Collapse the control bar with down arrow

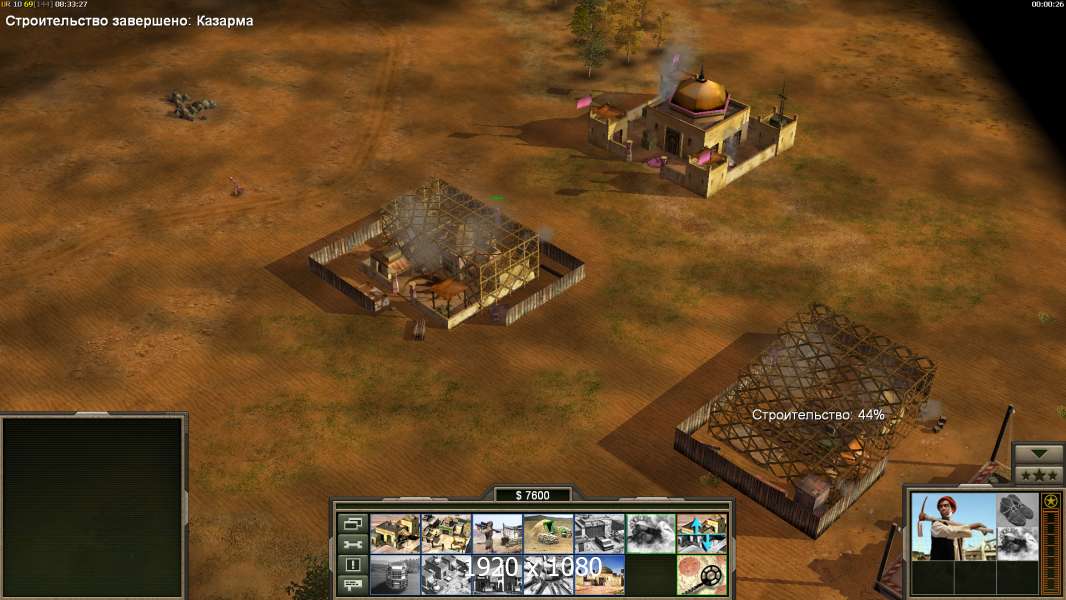1038,454
